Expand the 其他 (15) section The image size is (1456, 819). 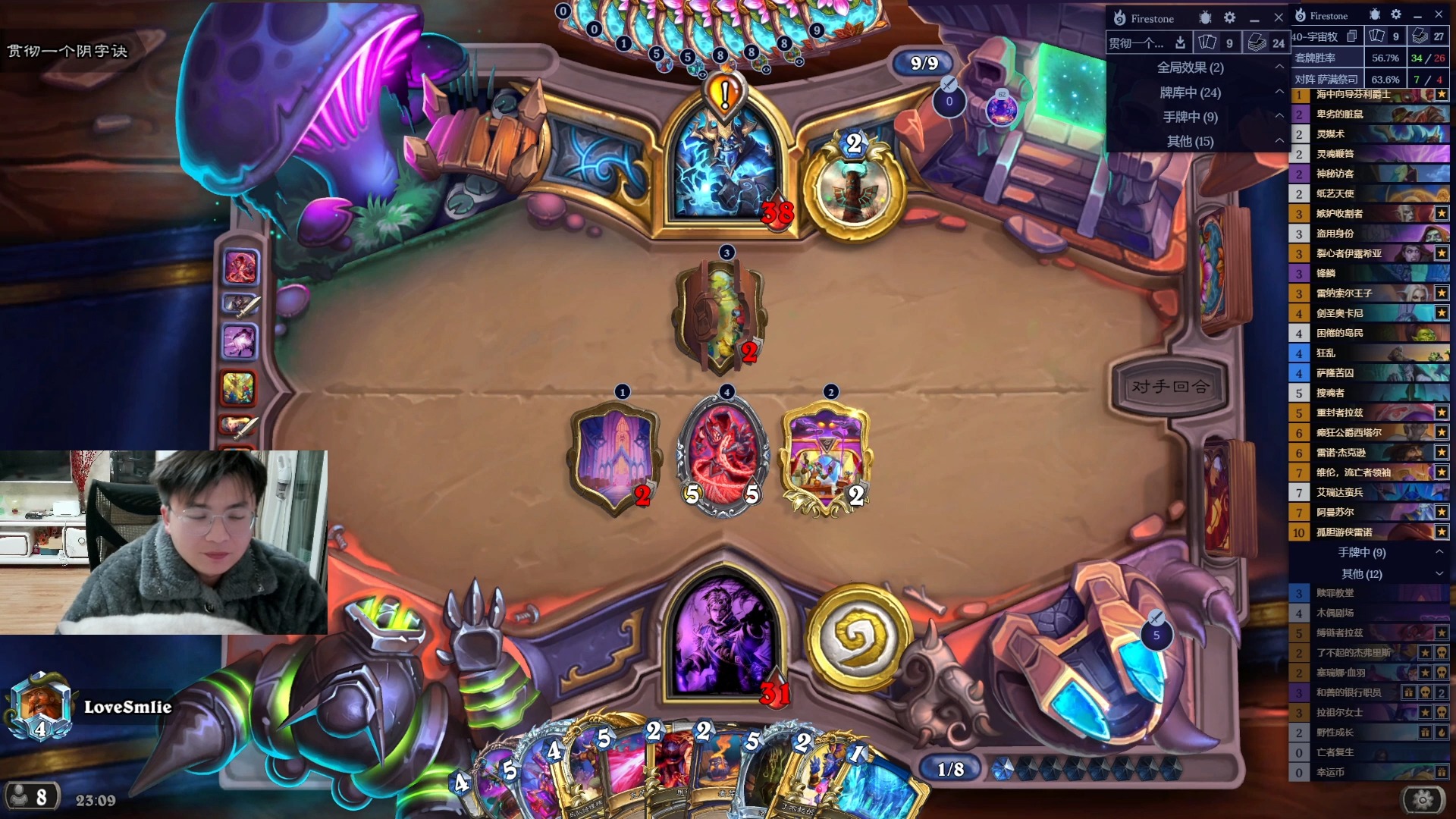point(1279,141)
